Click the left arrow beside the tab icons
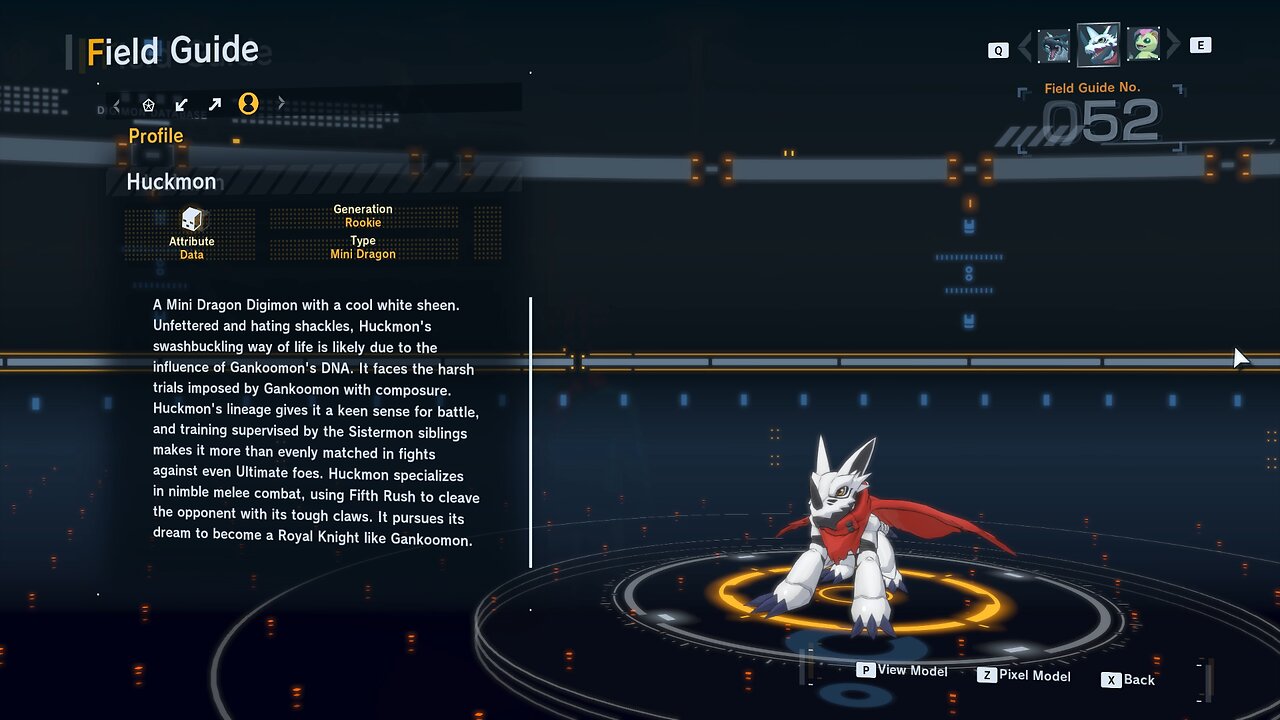The image size is (1280, 720). click(x=117, y=104)
